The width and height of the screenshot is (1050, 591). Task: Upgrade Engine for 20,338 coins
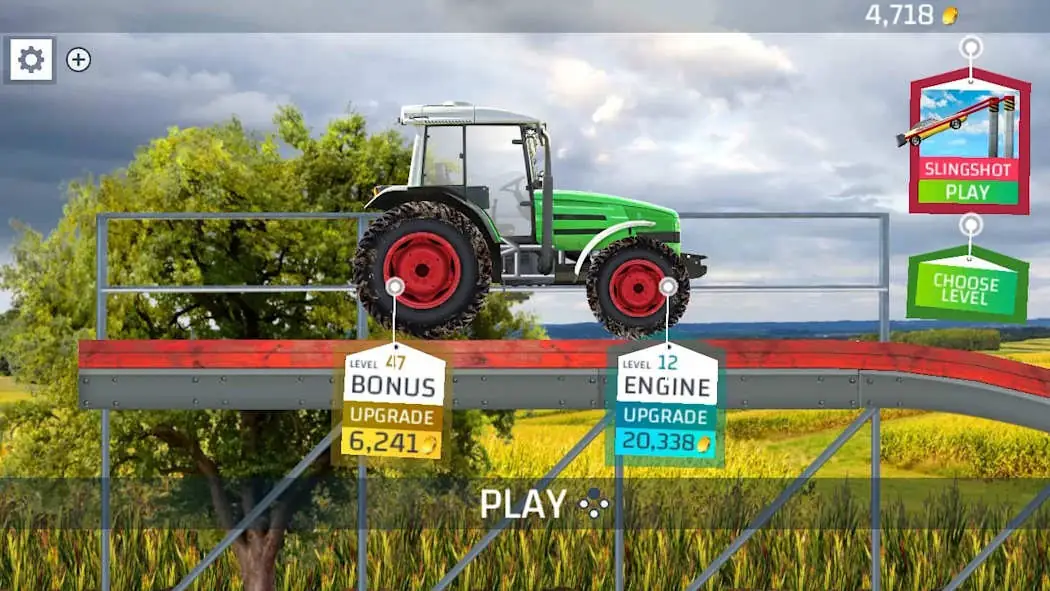[x=666, y=428]
